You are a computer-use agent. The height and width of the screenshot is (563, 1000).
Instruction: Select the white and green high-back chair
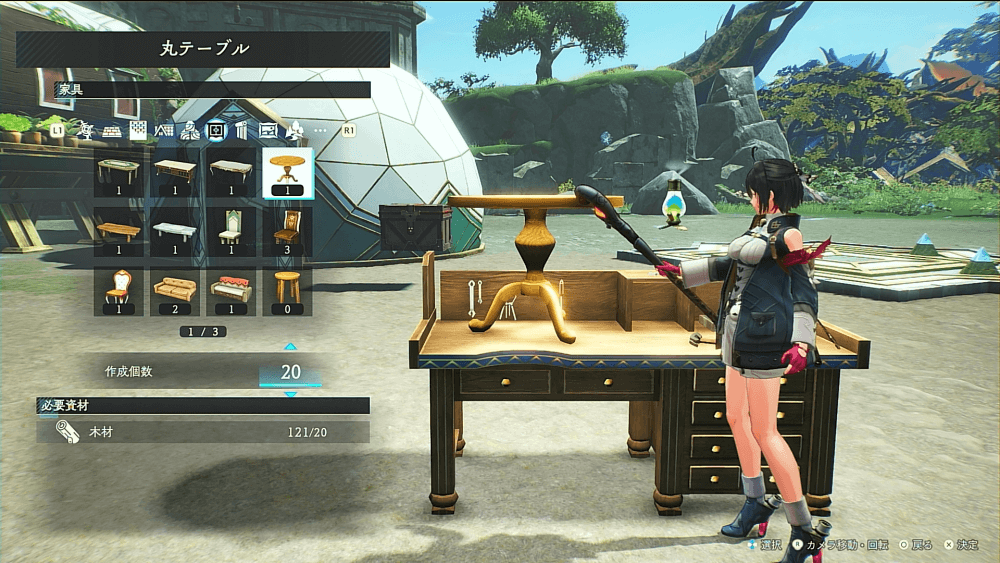point(231,232)
